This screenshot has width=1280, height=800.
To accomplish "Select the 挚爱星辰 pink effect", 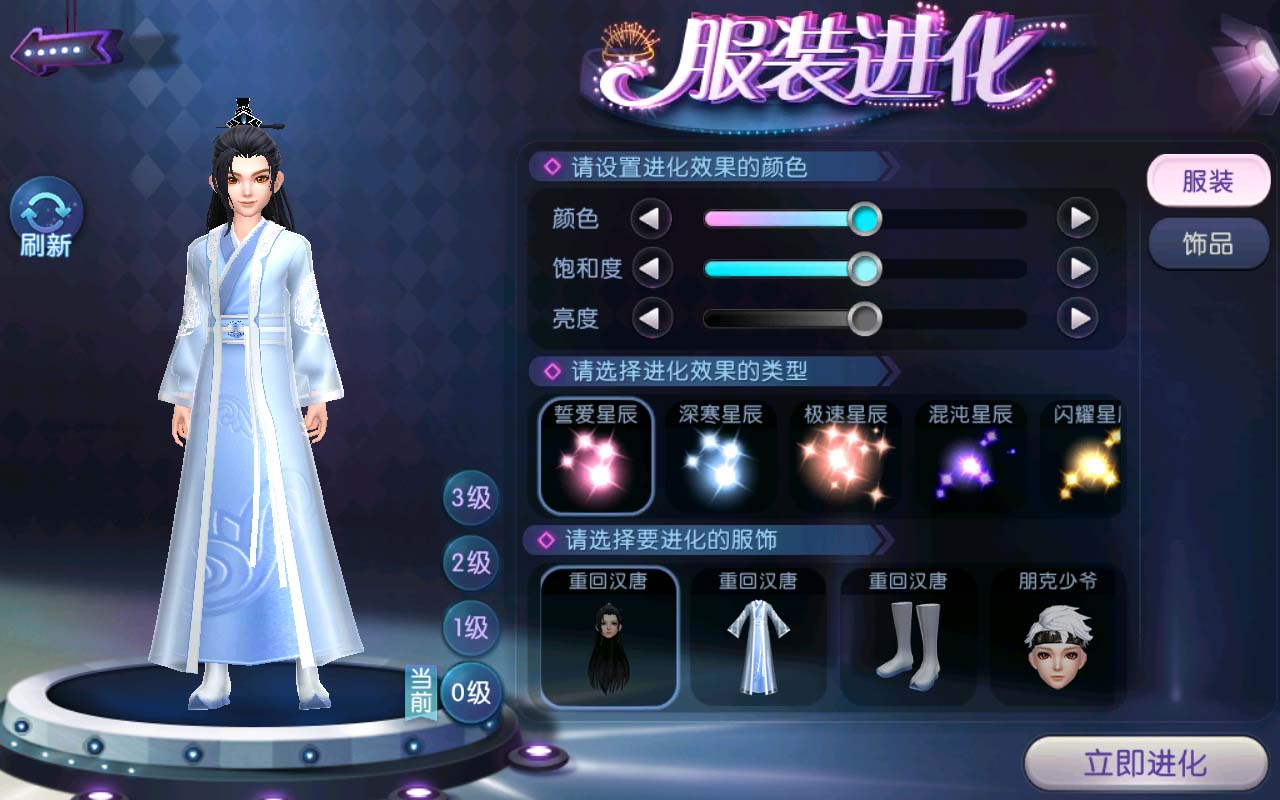I will point(596,456).
